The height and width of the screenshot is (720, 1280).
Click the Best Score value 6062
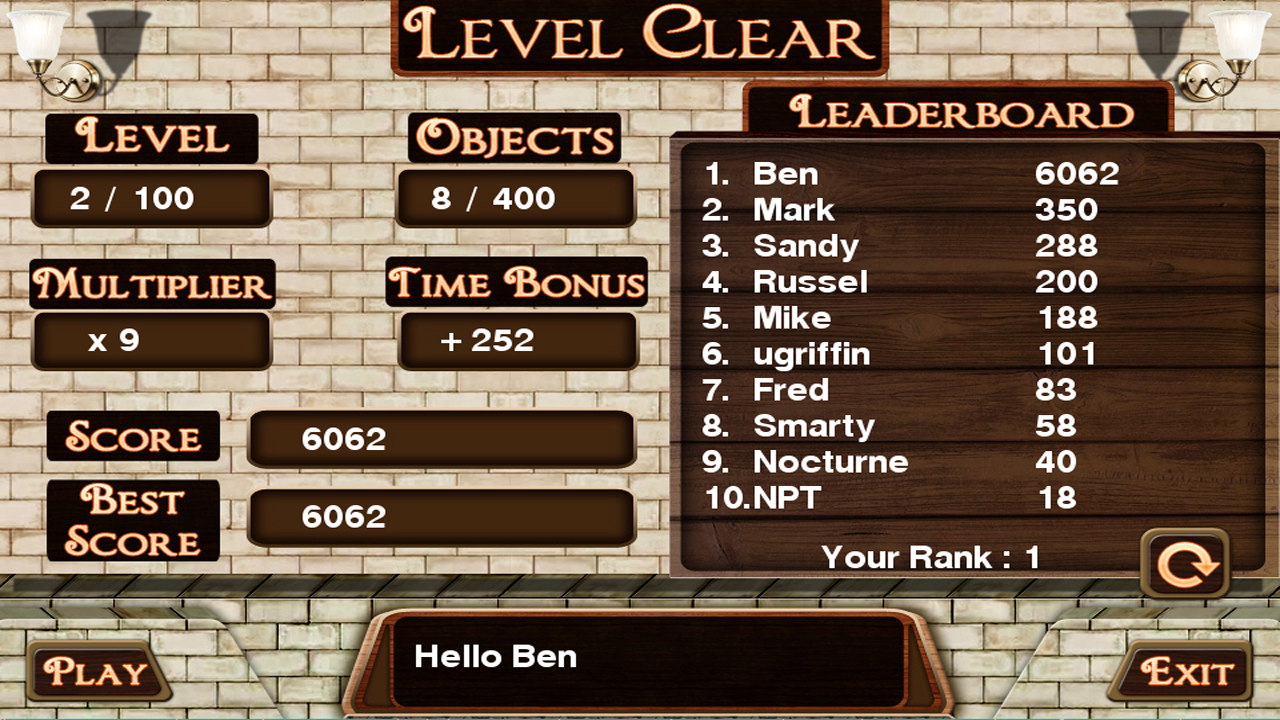coord(444,517)
